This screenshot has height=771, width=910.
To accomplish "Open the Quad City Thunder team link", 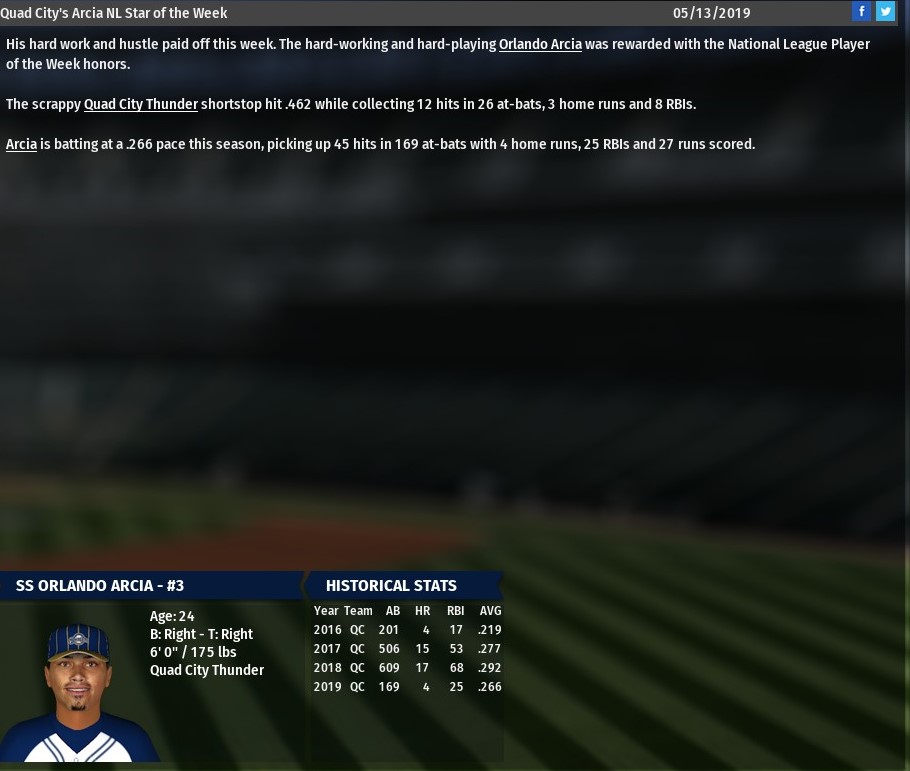I will [141, 104].
